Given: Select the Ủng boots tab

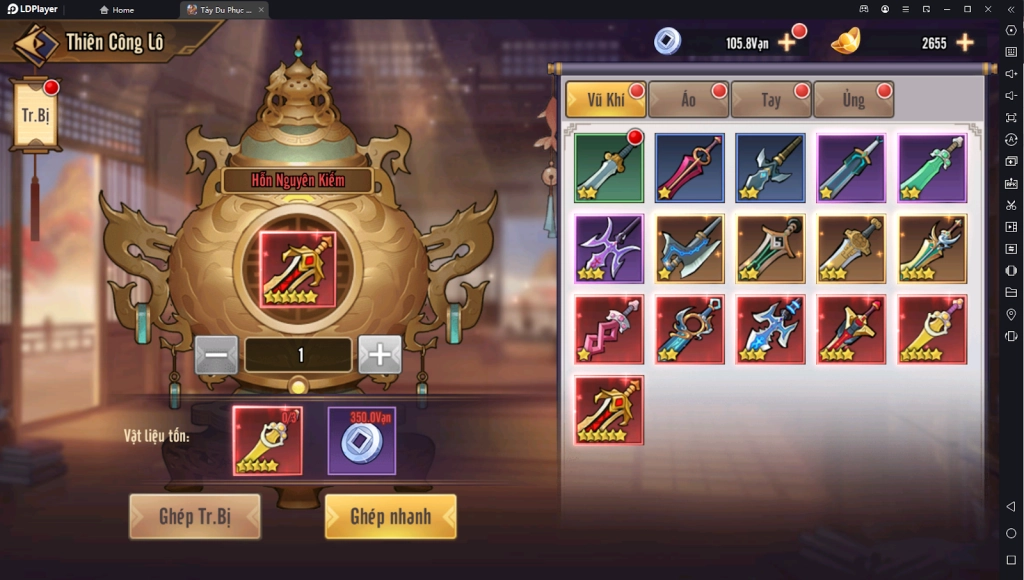Looking at the screenshot, I should point(853,100).
